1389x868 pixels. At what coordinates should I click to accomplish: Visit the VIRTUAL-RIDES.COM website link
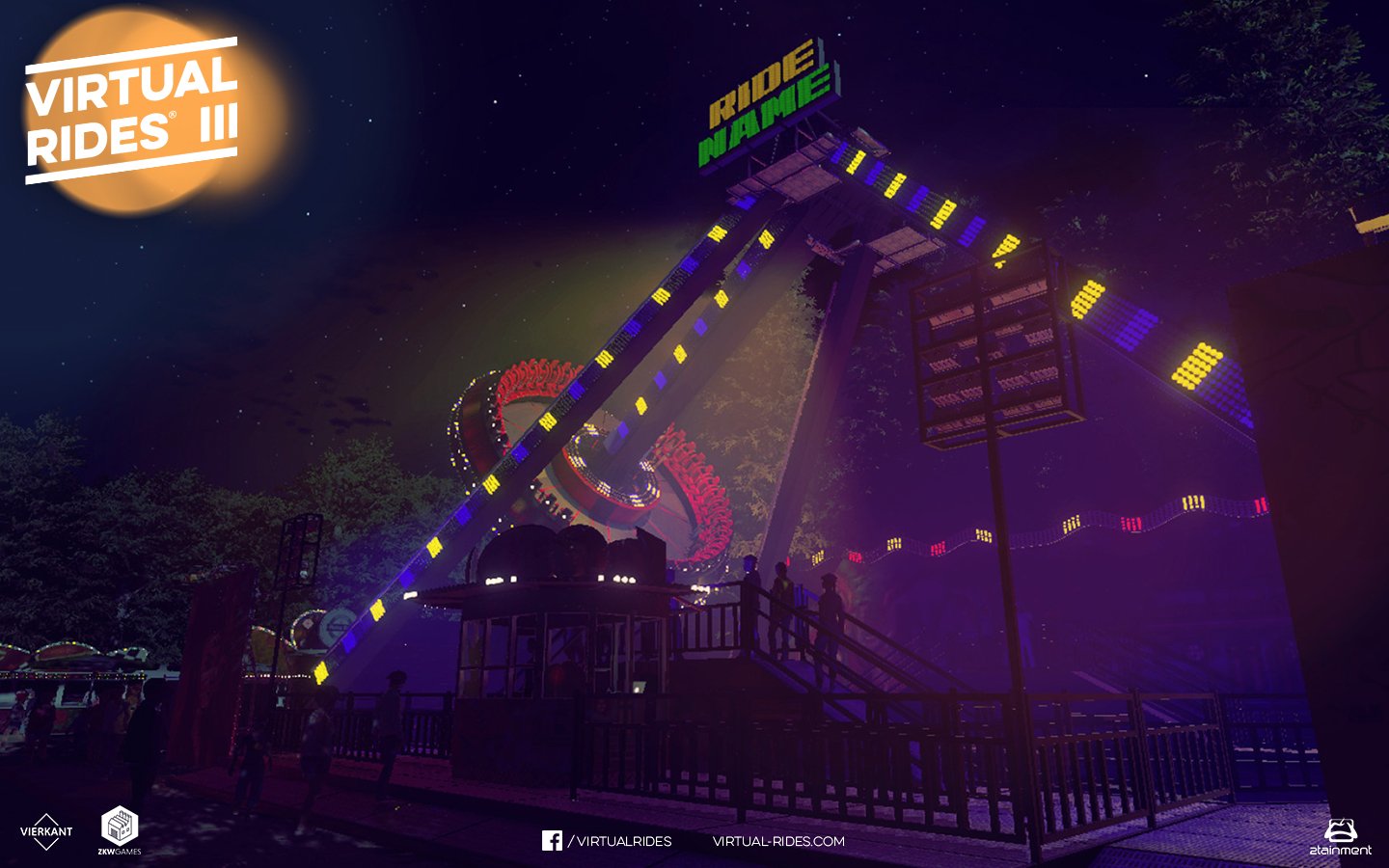[x=778, y=841]
